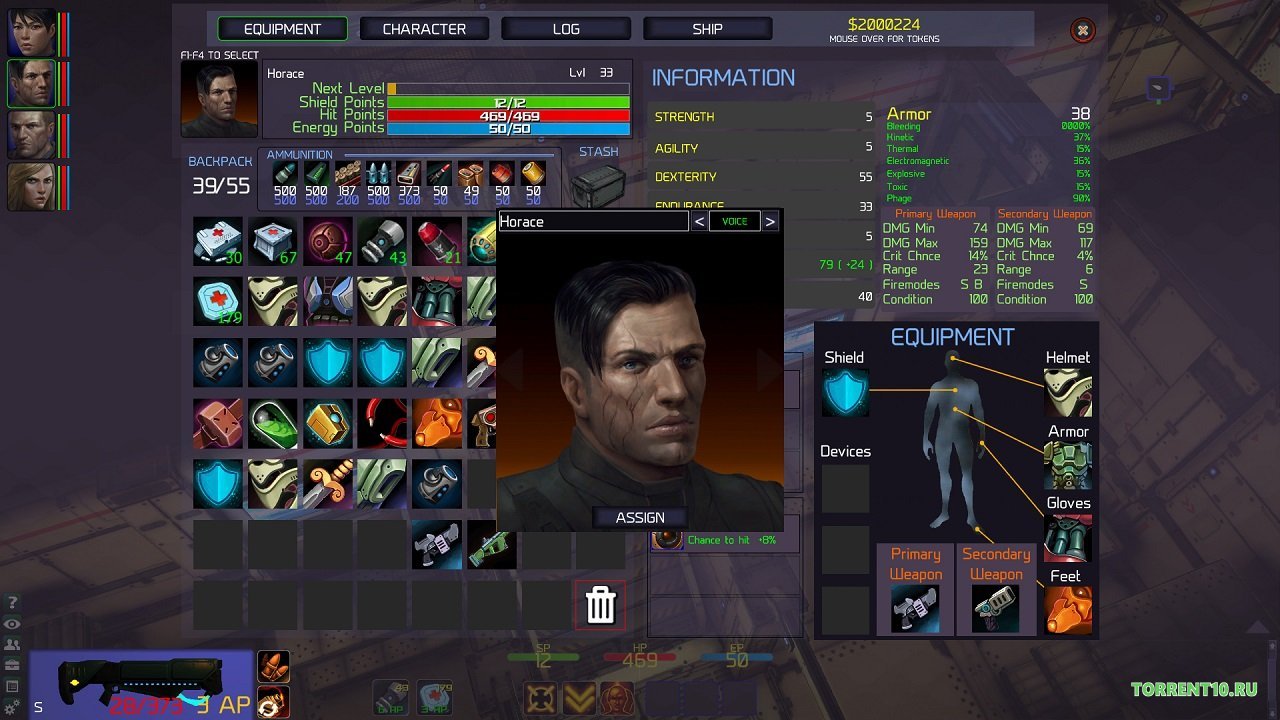Click the trash can delete slot
The image size is (1280, 720).
coord(600,605)
